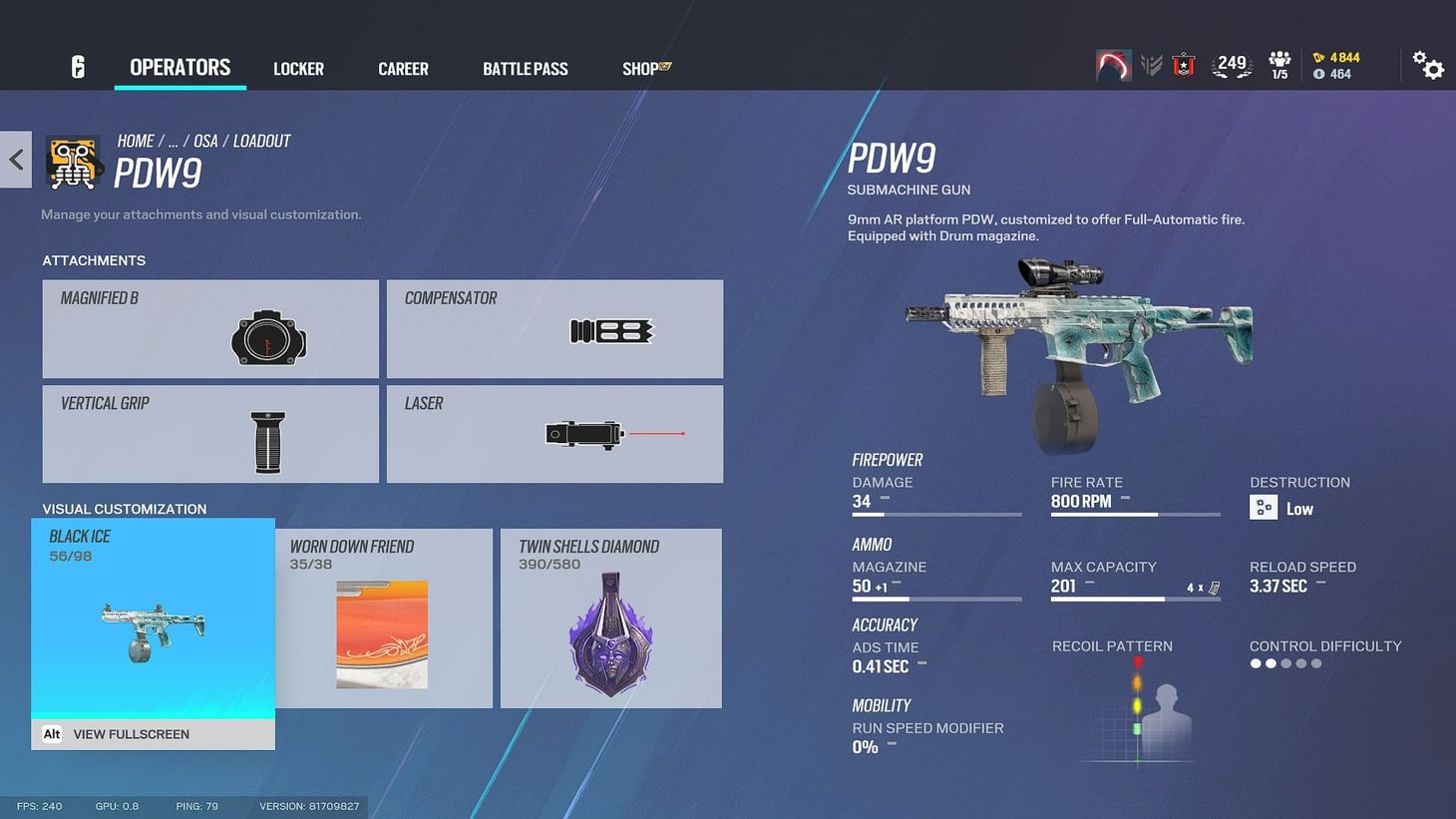Go back using the left arrow
Viewport: 1456px width, 819px height.
(x=15, y=160)
